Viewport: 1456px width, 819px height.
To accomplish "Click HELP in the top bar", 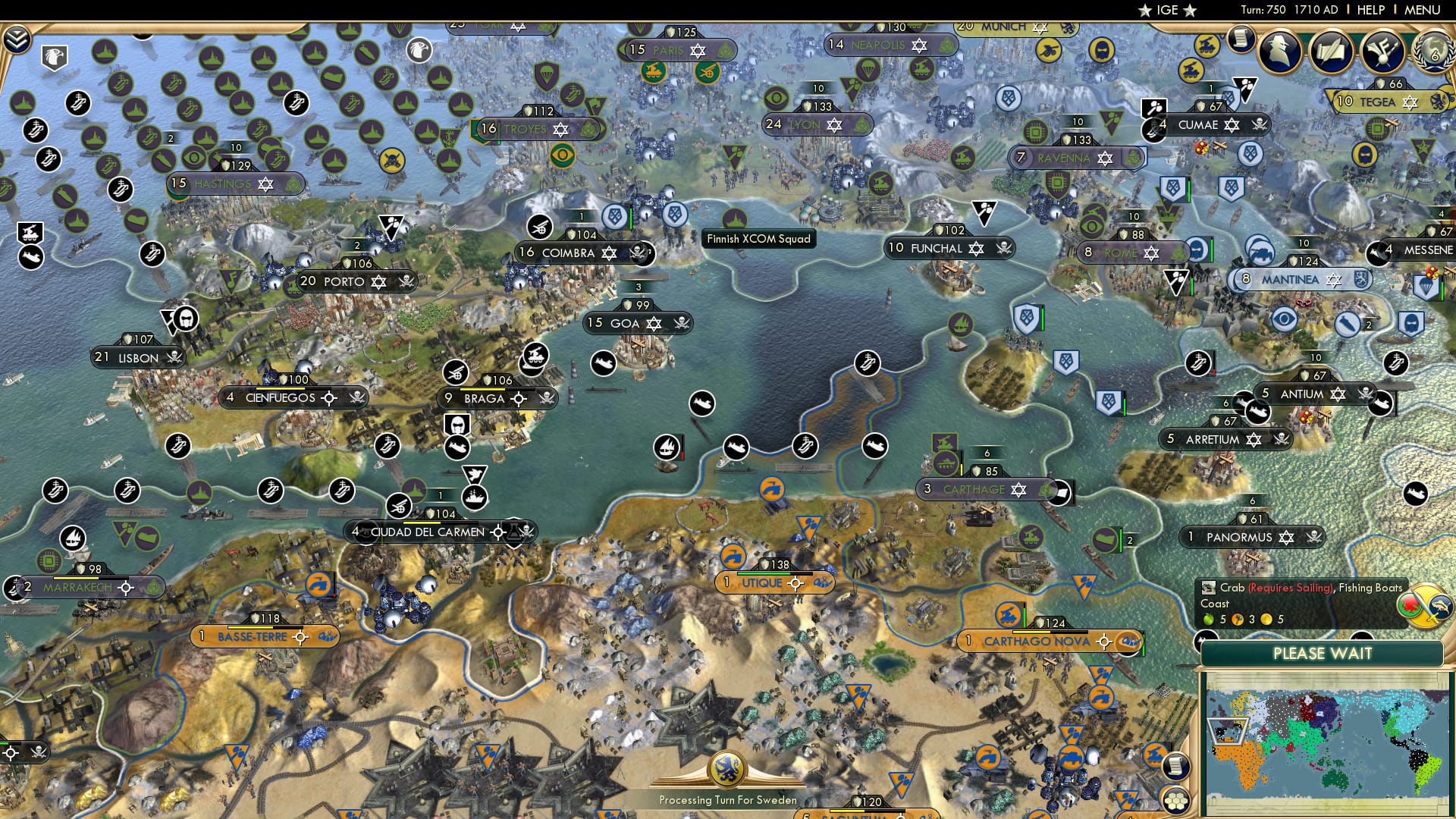I will point(1370,10).
